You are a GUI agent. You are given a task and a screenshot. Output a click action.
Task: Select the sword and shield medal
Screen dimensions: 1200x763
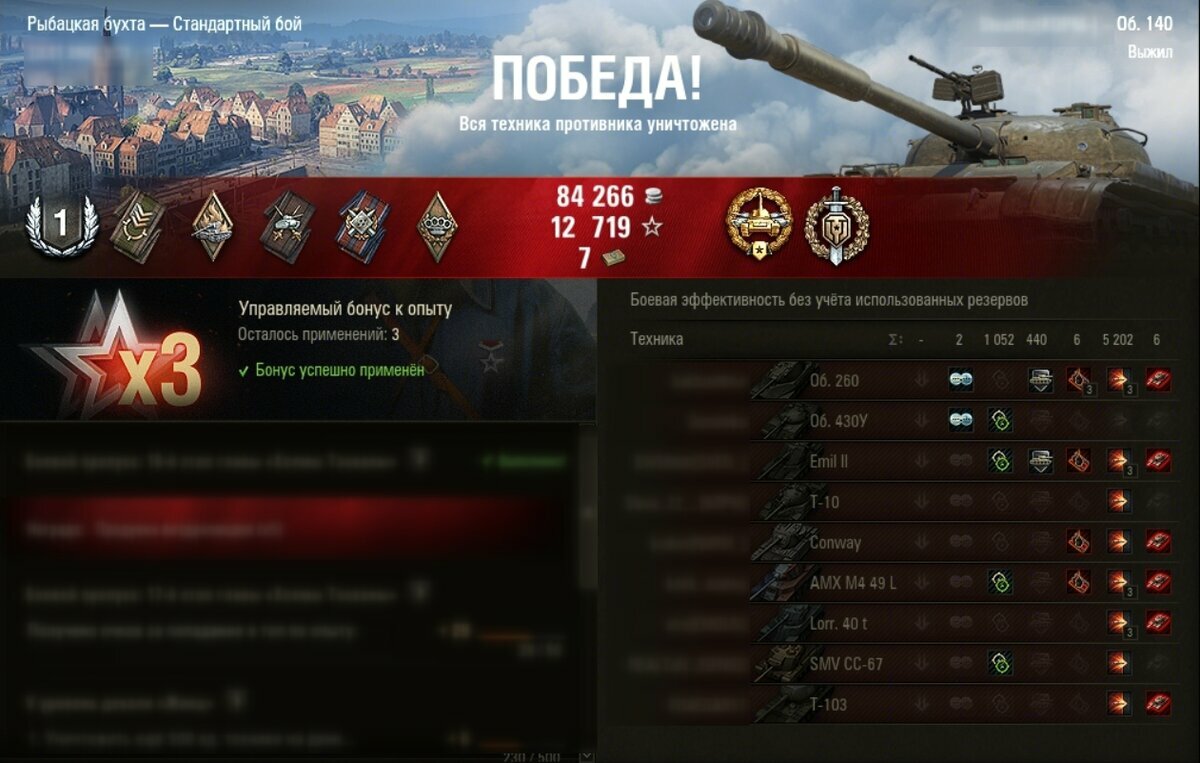837,226
